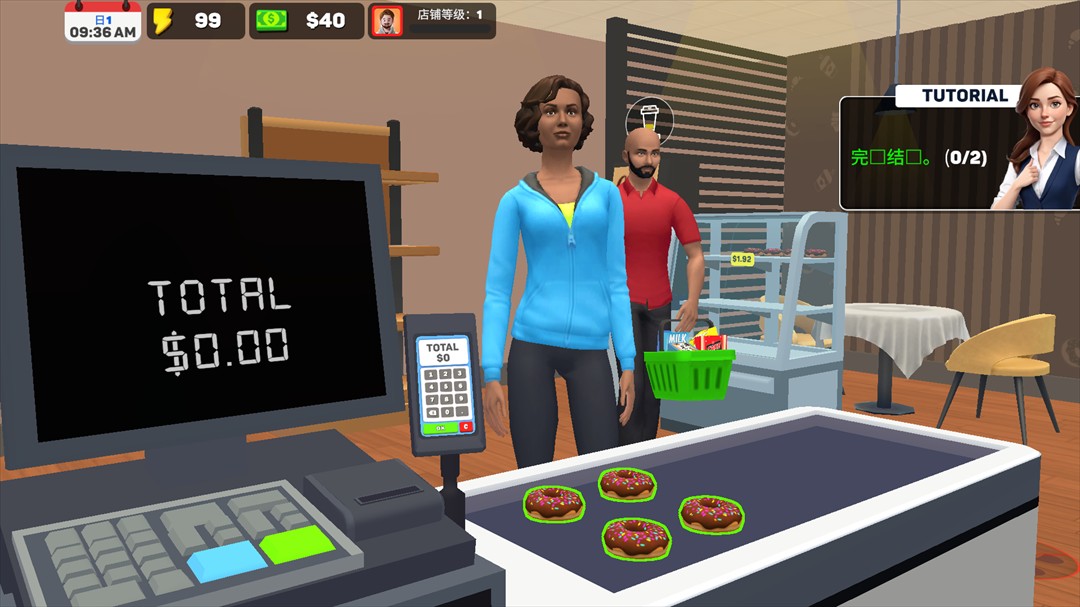This screenshot has height=607, width=1080.
Task: Tap the lightning bolt energy icon
Action: pos(163,21)
